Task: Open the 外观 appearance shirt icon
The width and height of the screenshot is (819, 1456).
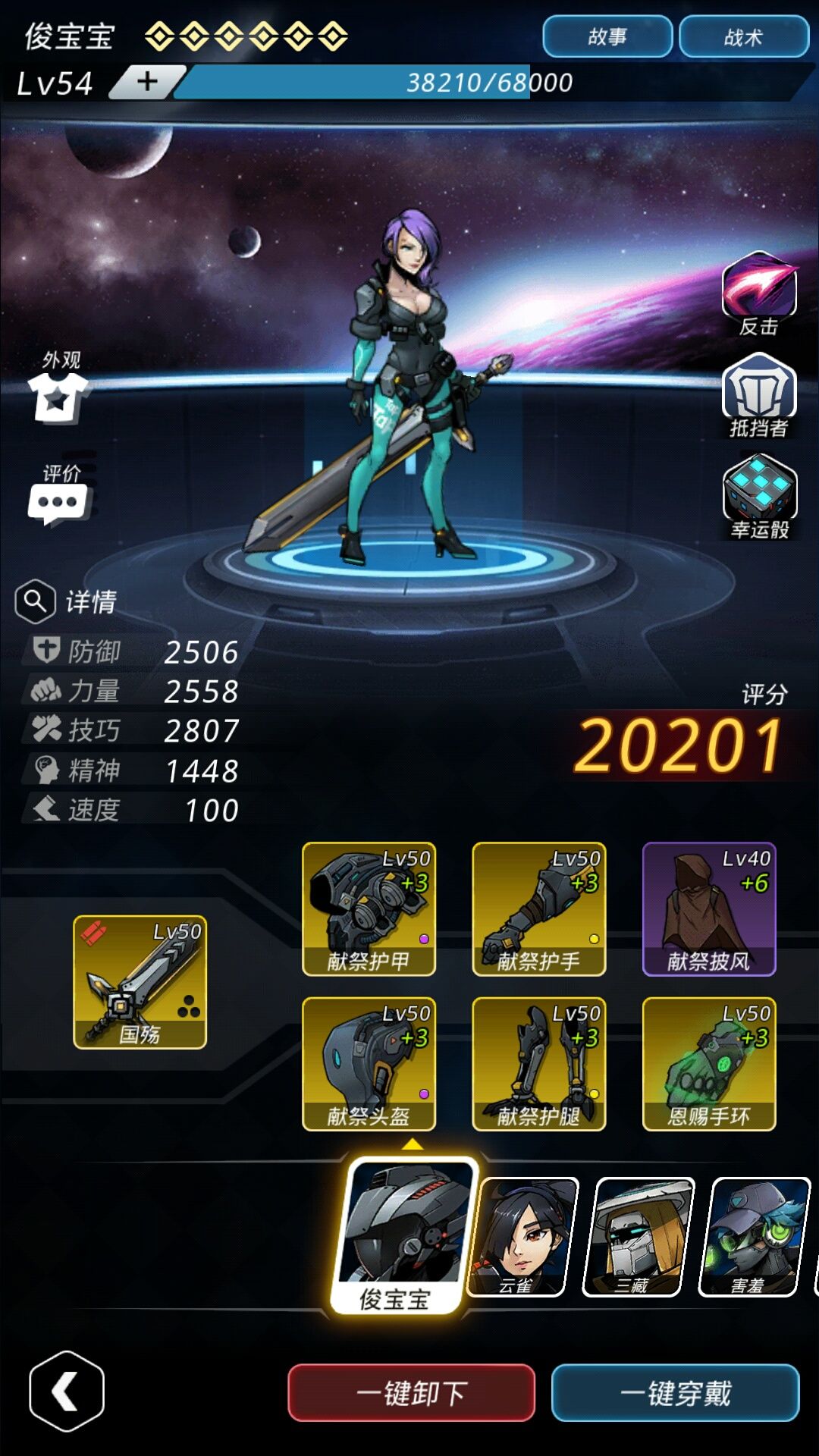Action: (58, 394)
